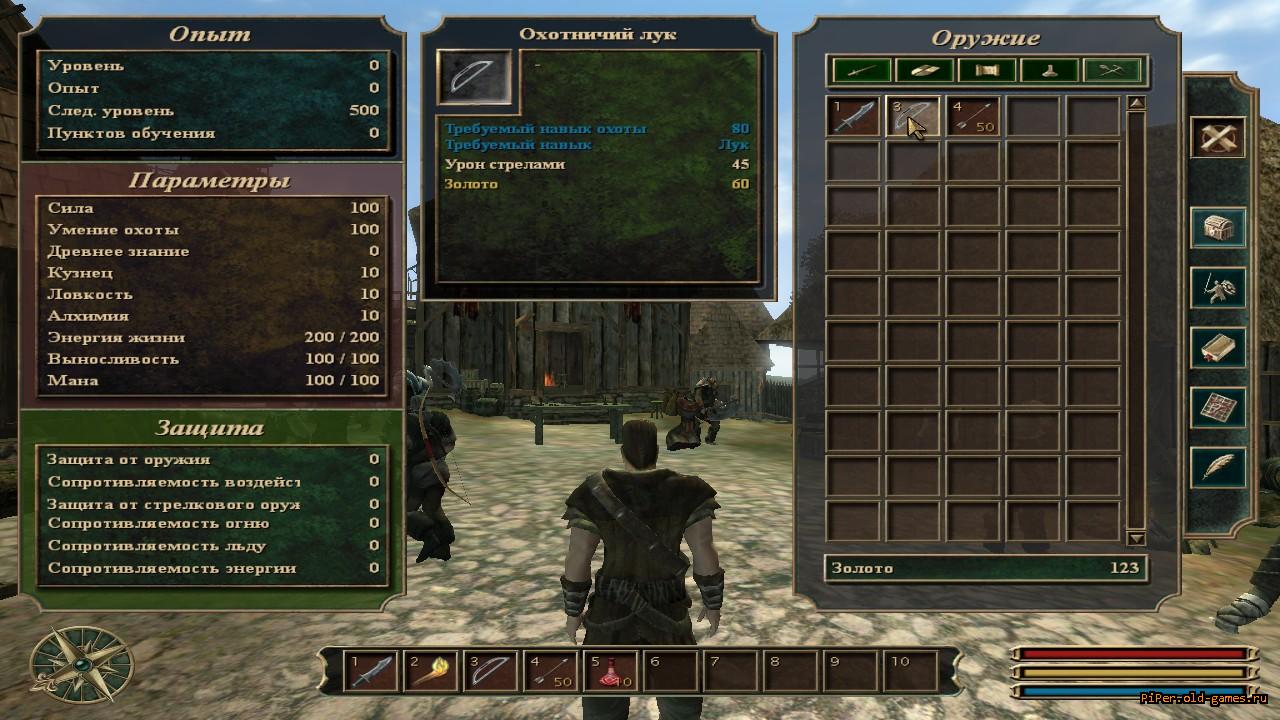
Task: Switch to the warrior skills tab
Action: [1217, 288]
